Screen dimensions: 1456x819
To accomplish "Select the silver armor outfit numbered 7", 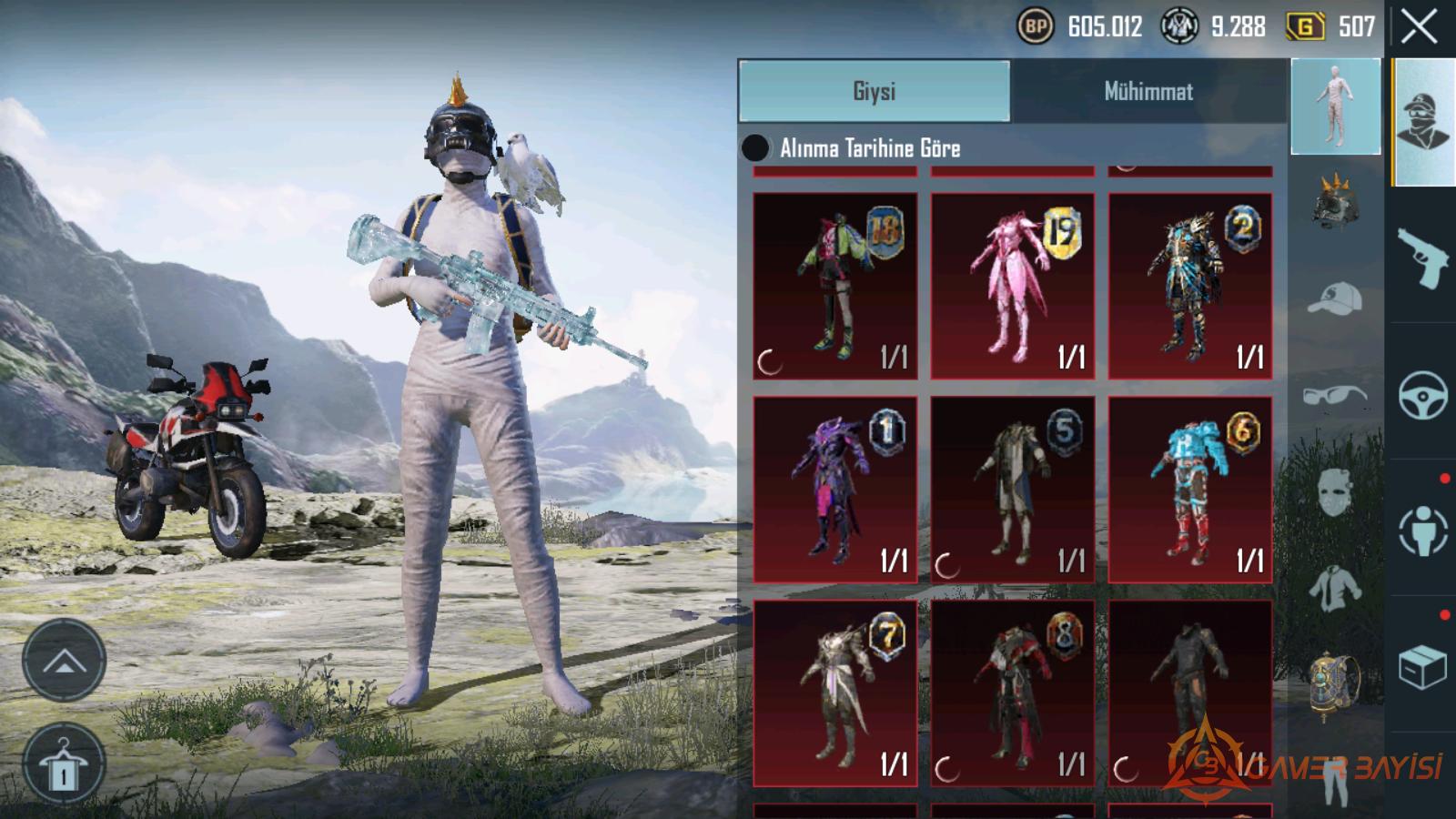I will coord(834,693).
